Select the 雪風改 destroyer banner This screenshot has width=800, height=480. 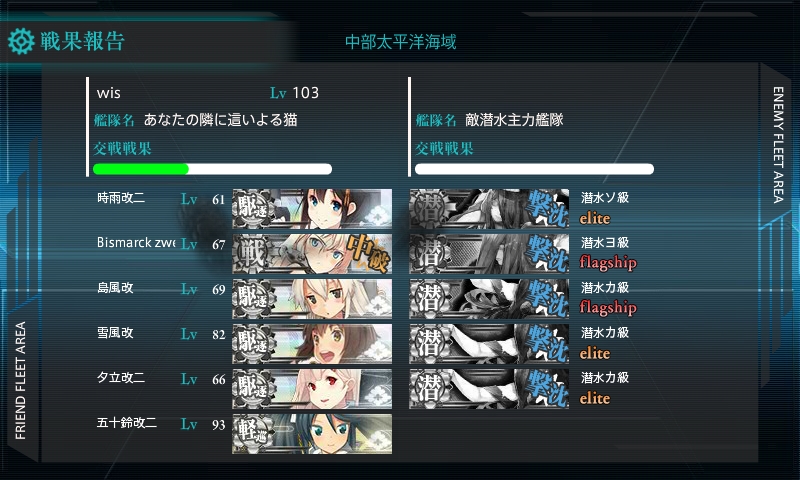[x=312, y=342]
